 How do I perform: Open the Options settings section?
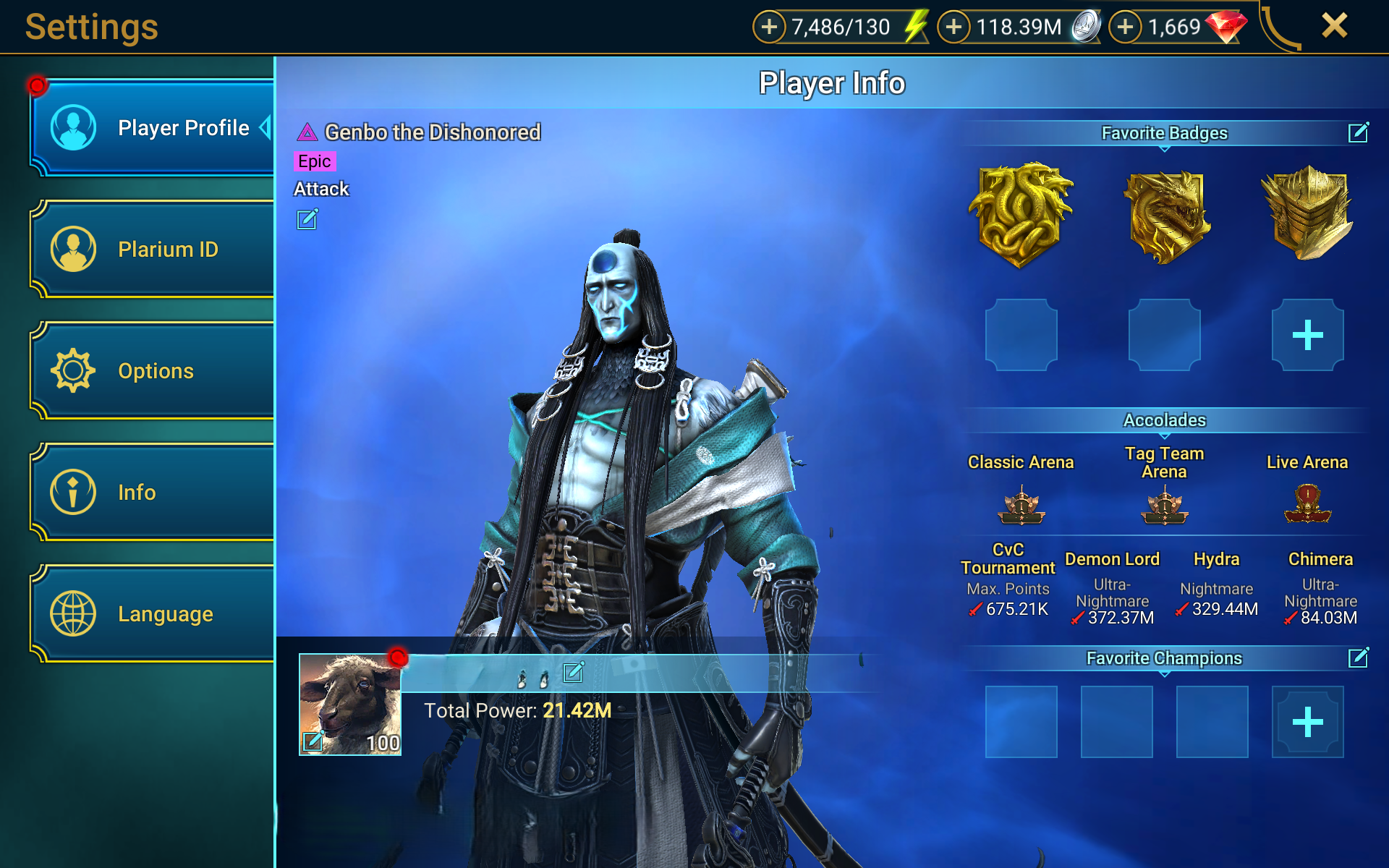tap(152, 371)
